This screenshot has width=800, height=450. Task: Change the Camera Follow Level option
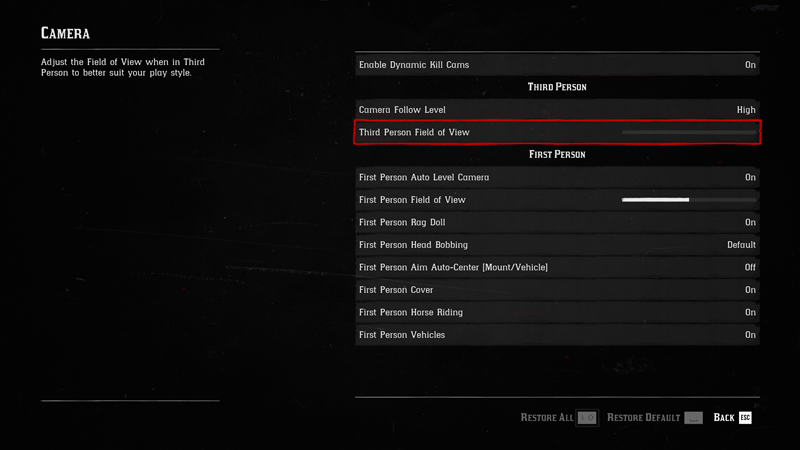557,109
